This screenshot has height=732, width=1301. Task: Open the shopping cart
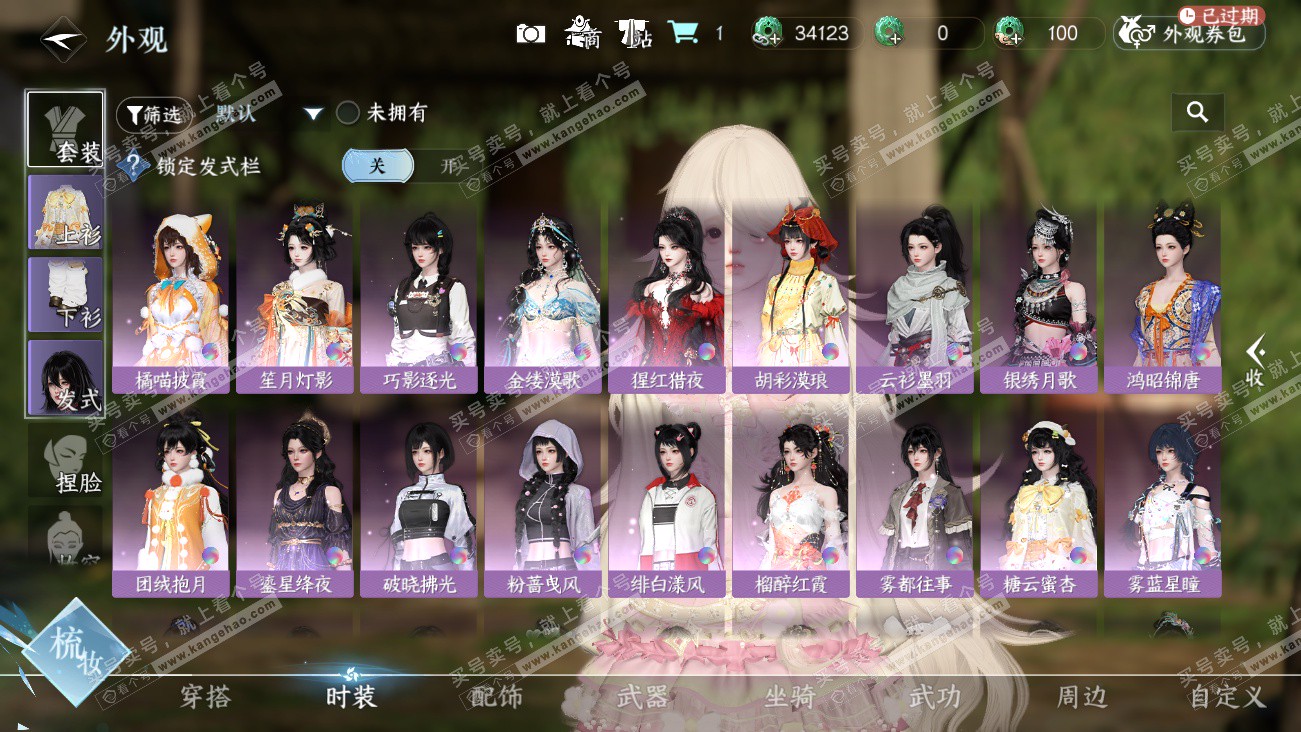(683, 33)
